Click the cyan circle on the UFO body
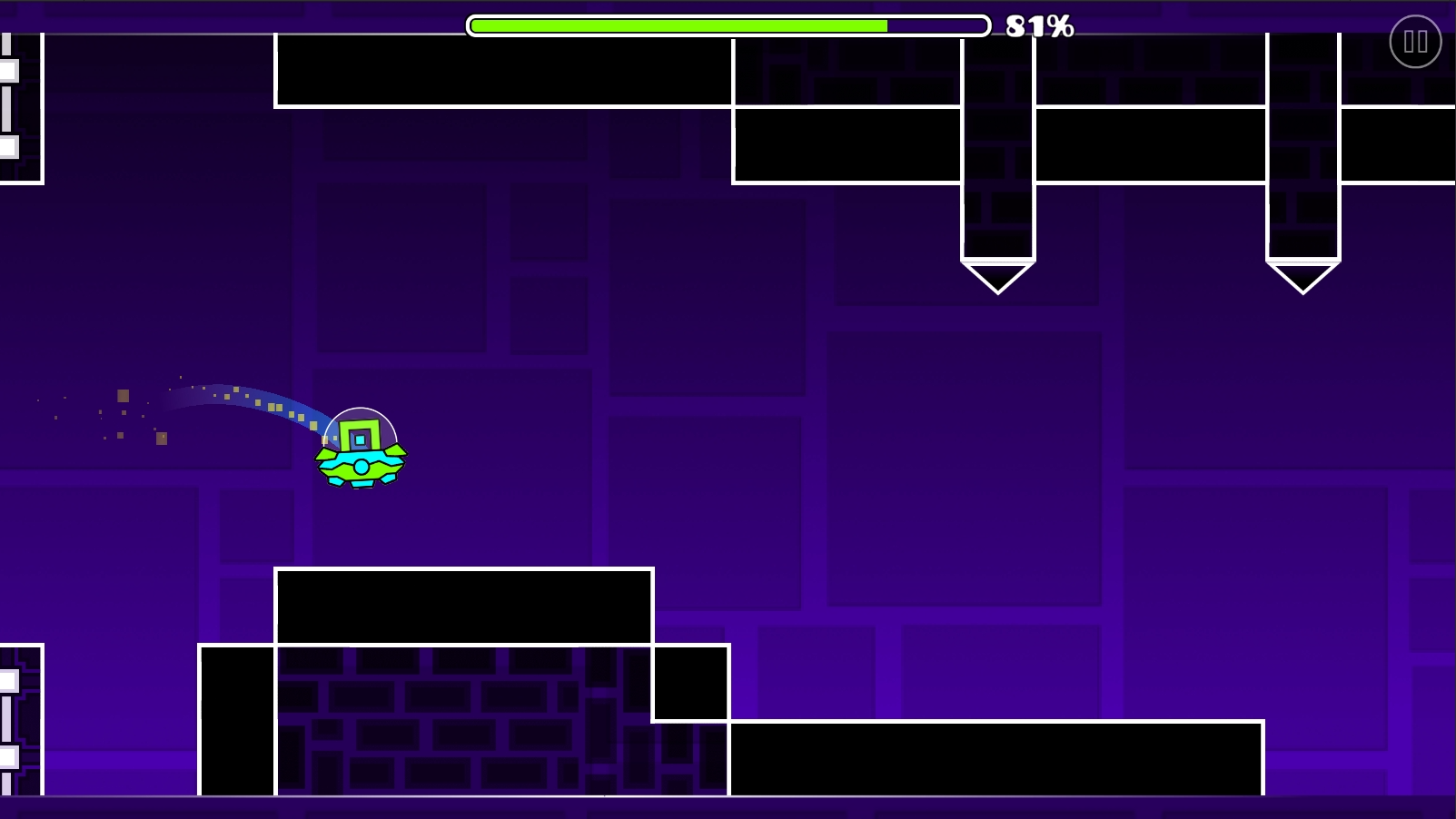The height and width of the screenshot is (819, 1456). 362,466
